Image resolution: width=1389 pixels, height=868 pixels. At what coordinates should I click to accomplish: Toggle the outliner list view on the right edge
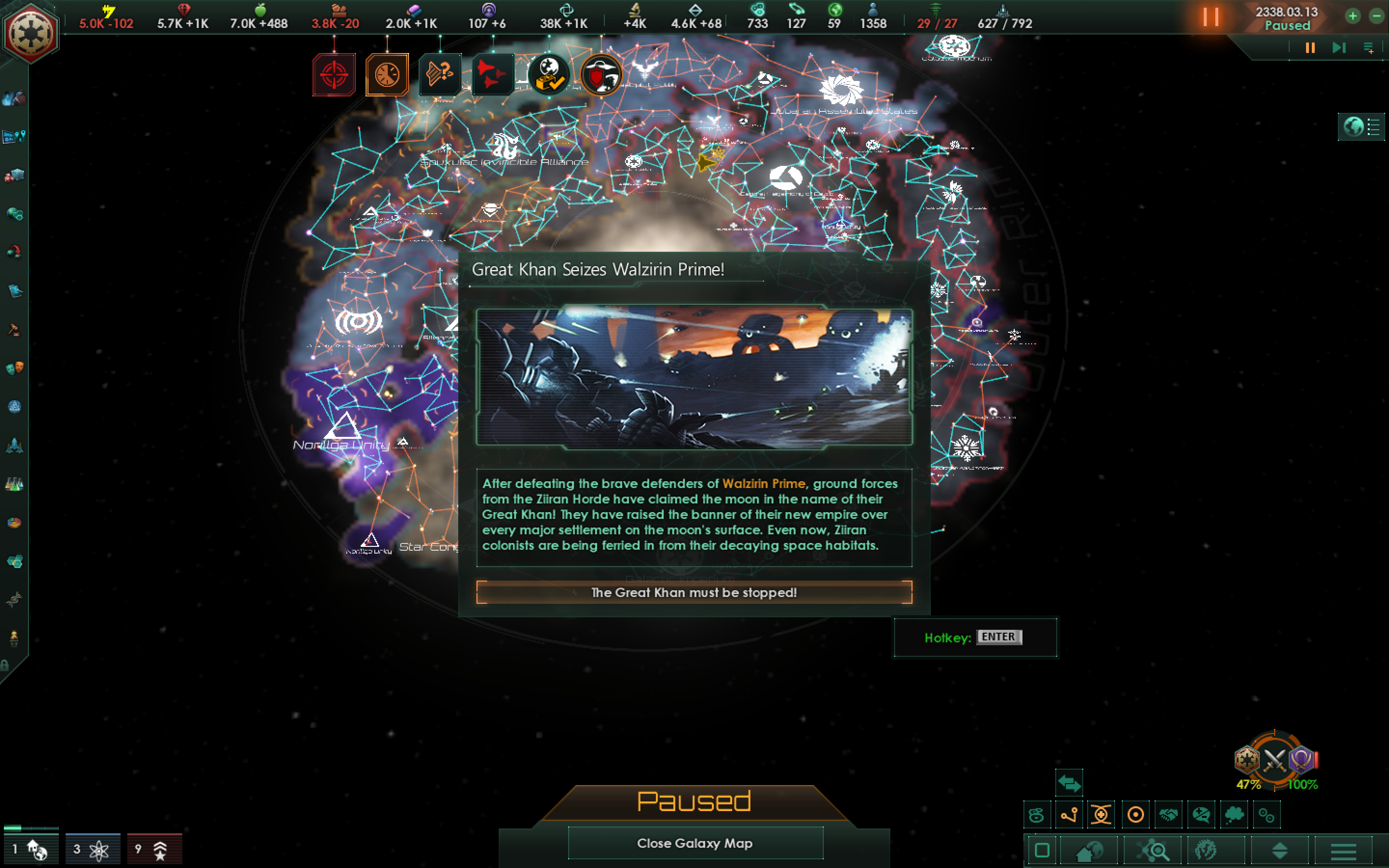pyautogui.click(x=1374, y=127)
